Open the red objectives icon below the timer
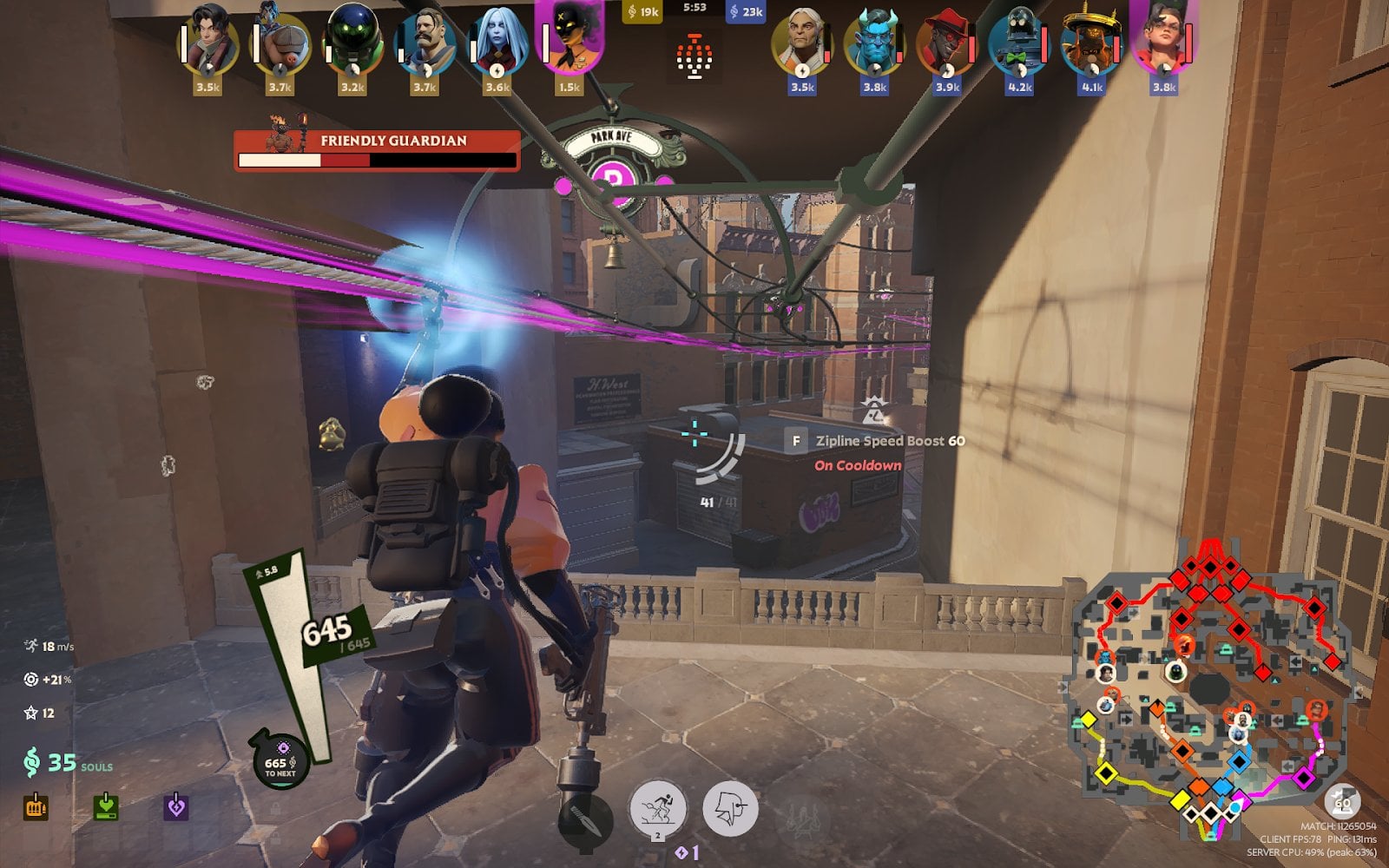 [x=694, y=57]
